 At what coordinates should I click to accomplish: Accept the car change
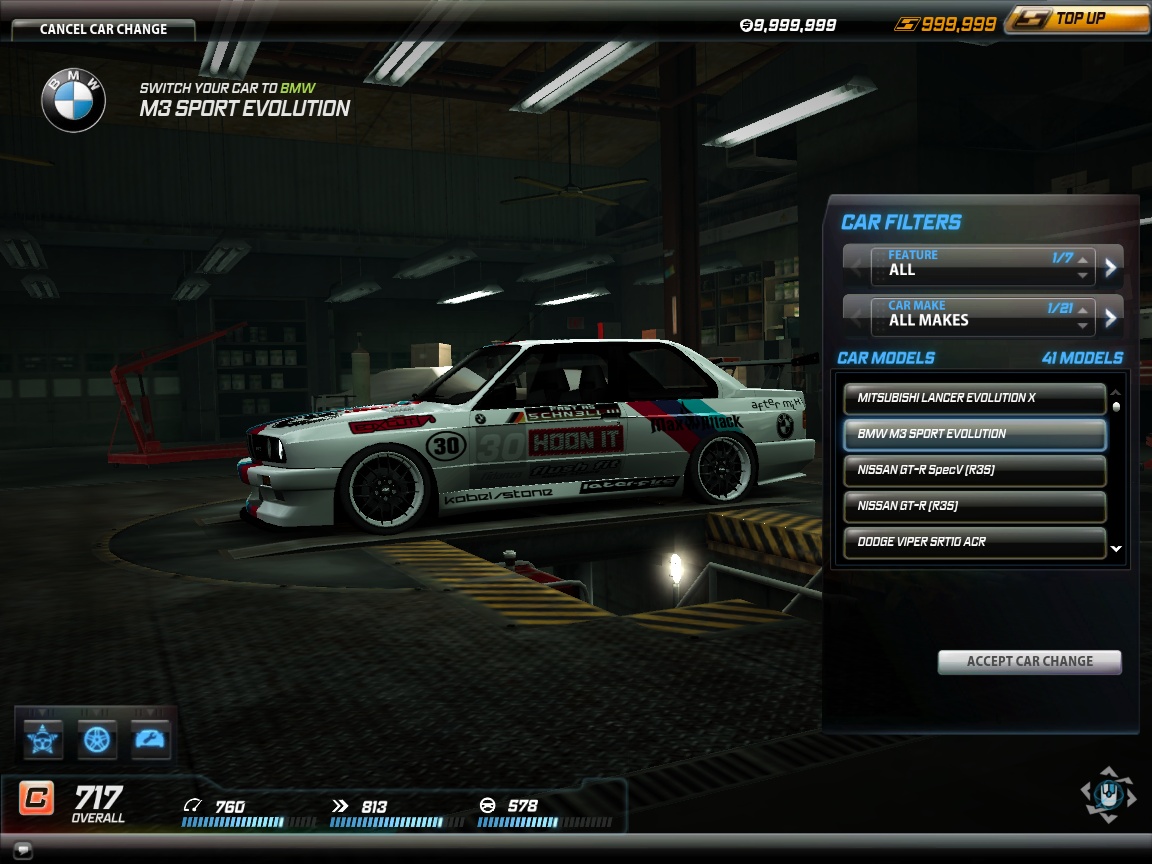click(x=1029, y=661)
